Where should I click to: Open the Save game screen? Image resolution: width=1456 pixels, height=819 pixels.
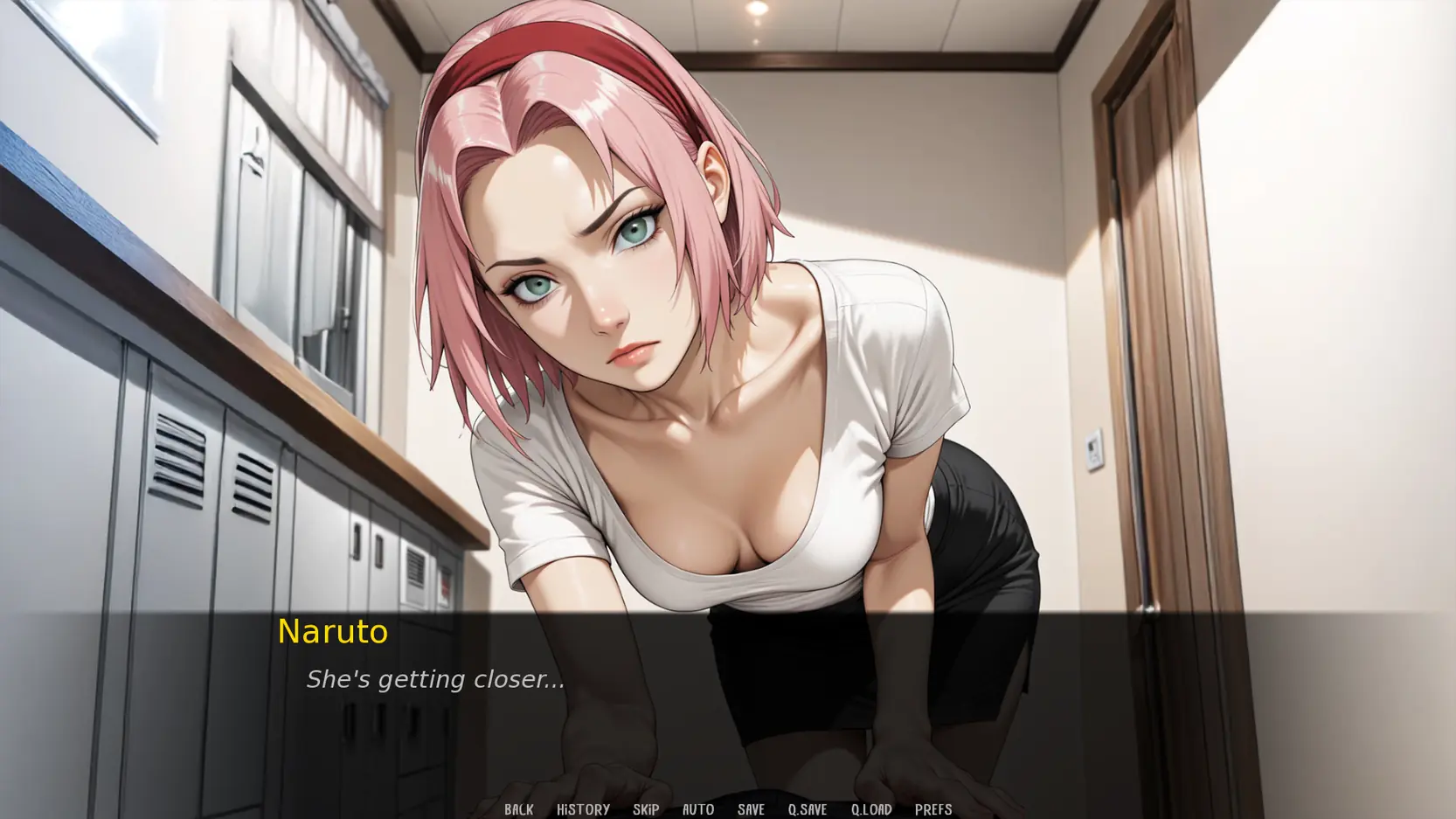coord(751,809)
